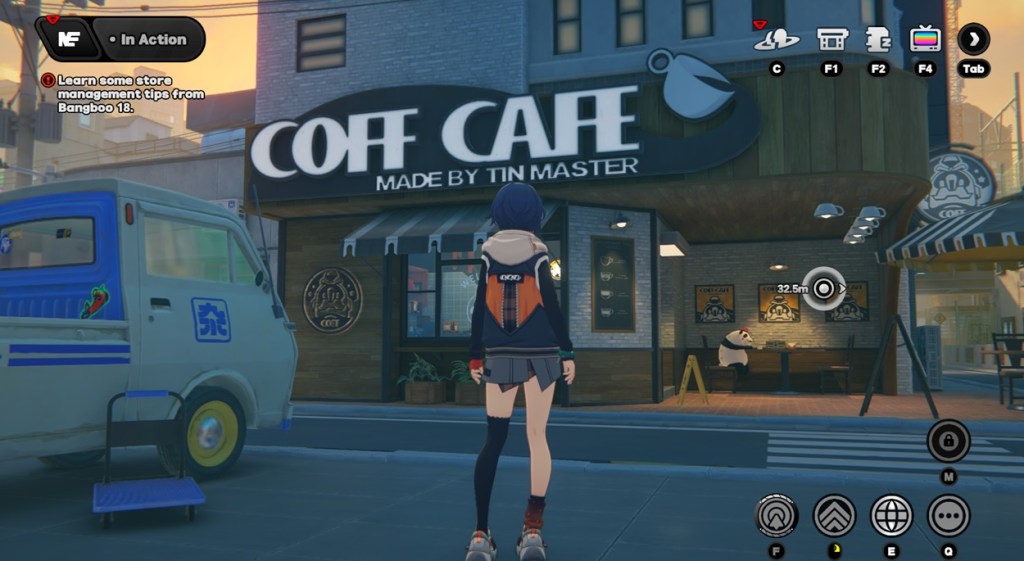Activate the upward arrow signal button
The width and height of the screenshot is (1024, 561).
pyautogui.click(x=776, y=516)
